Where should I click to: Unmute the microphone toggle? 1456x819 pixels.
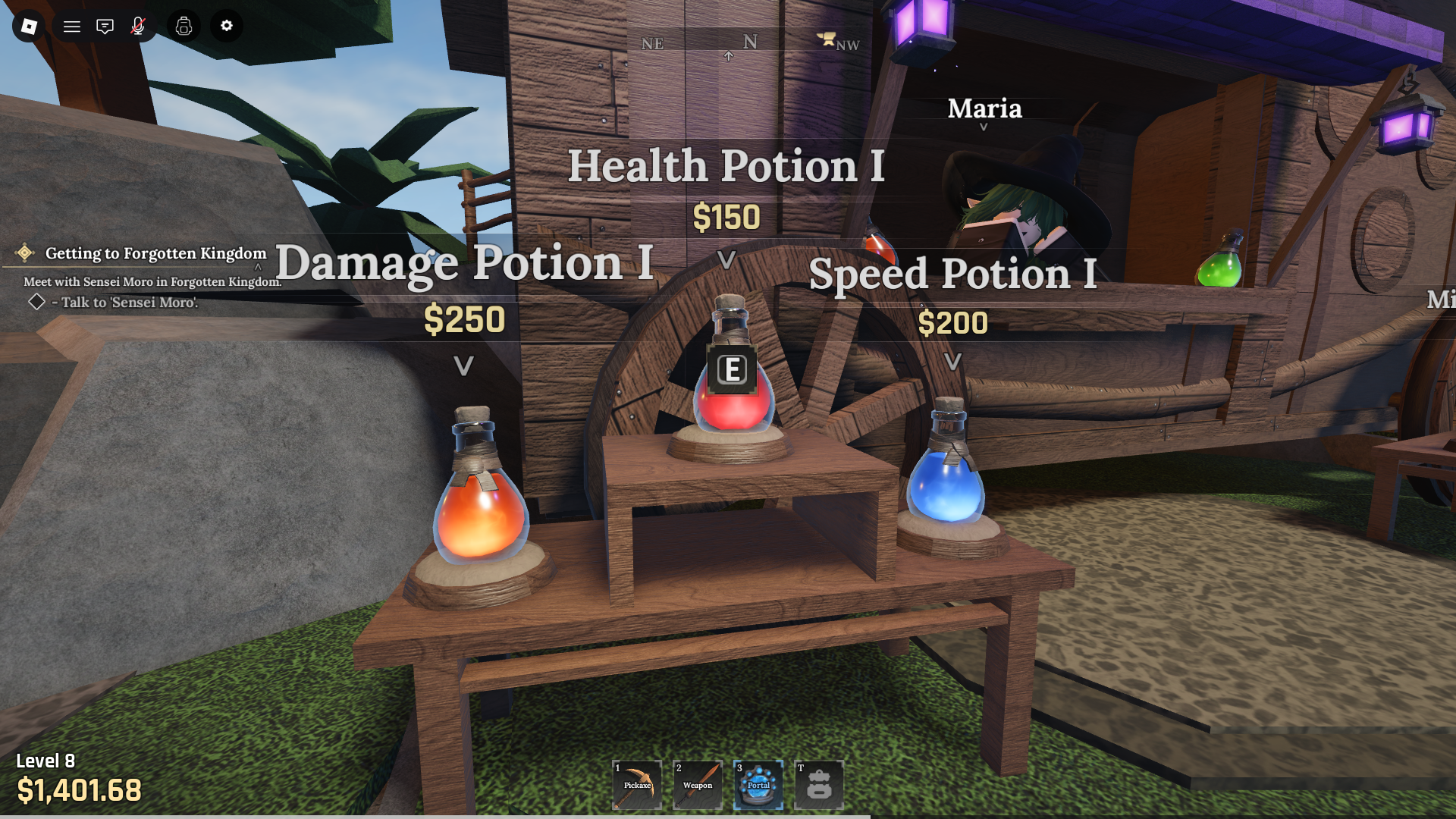pyautogui.click(x=139, y=26)
